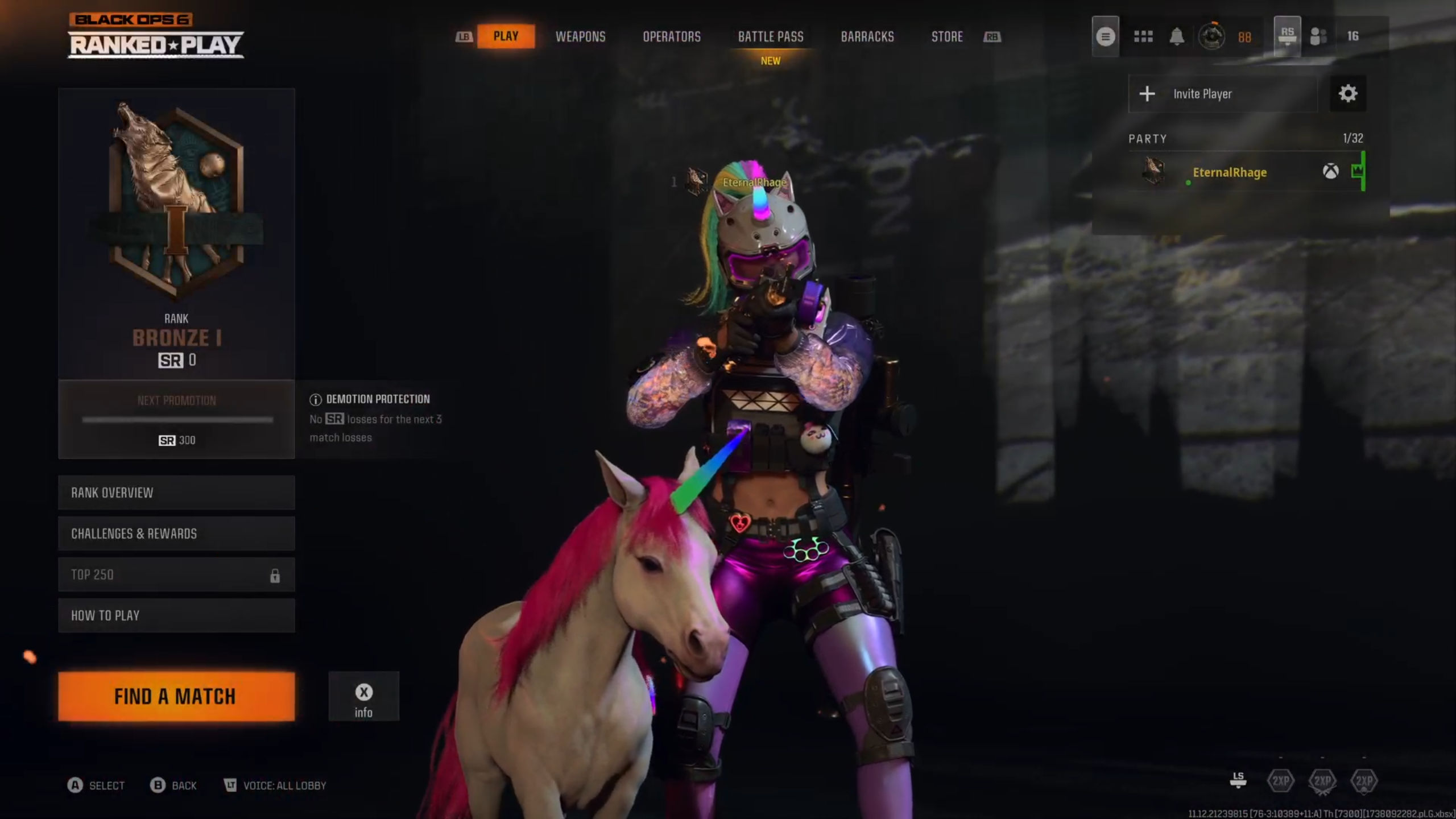
Task: Open the grid apps menu icon
Action: pyautogui.click(x=1143, y=36)
